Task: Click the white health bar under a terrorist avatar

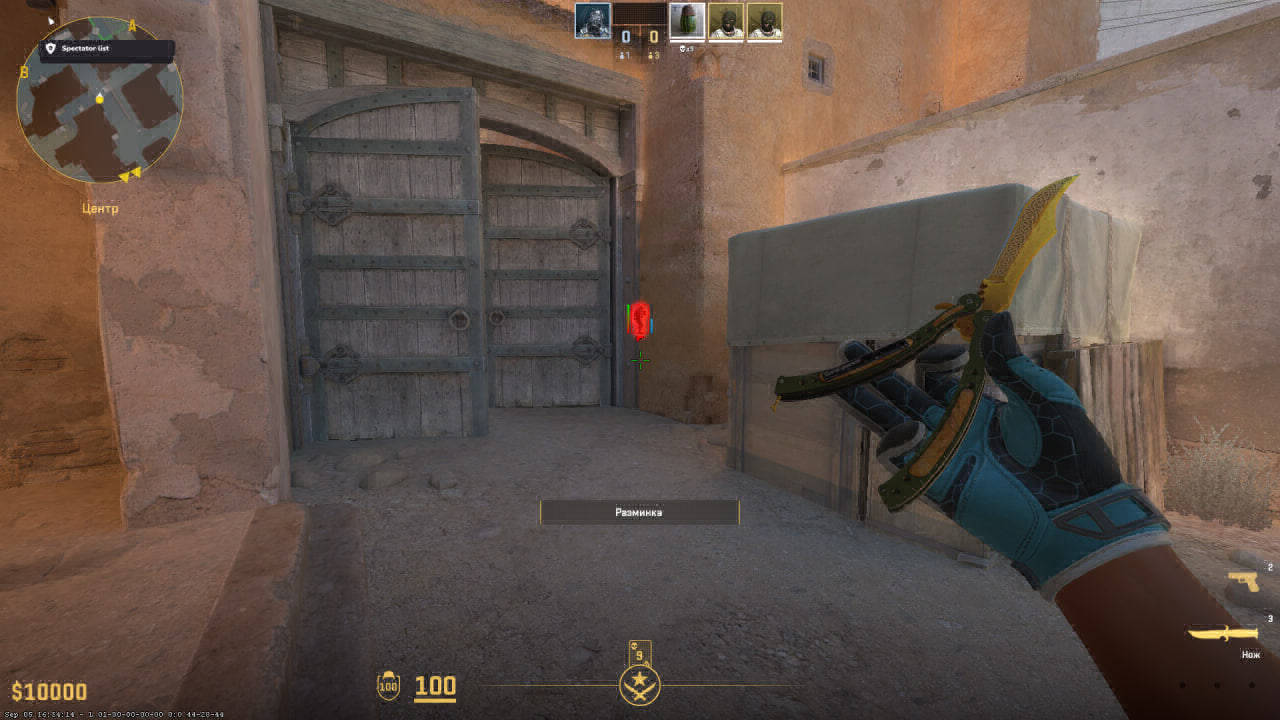Action: 729,42
